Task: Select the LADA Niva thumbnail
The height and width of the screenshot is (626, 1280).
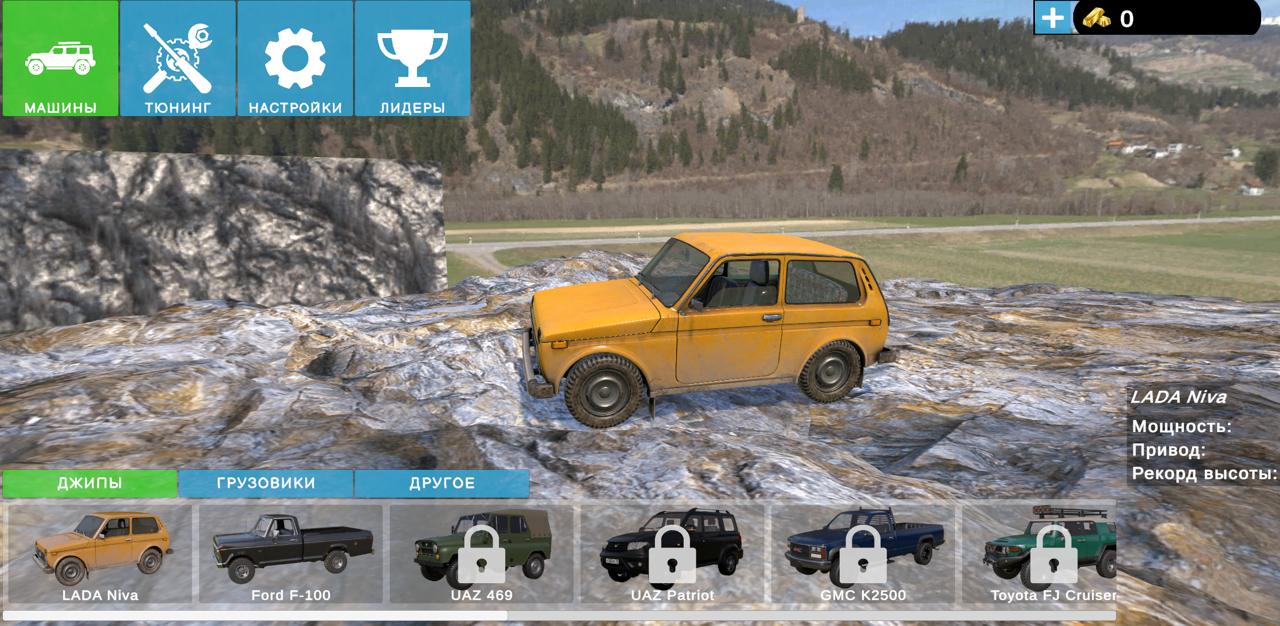Action: [100, 553]
